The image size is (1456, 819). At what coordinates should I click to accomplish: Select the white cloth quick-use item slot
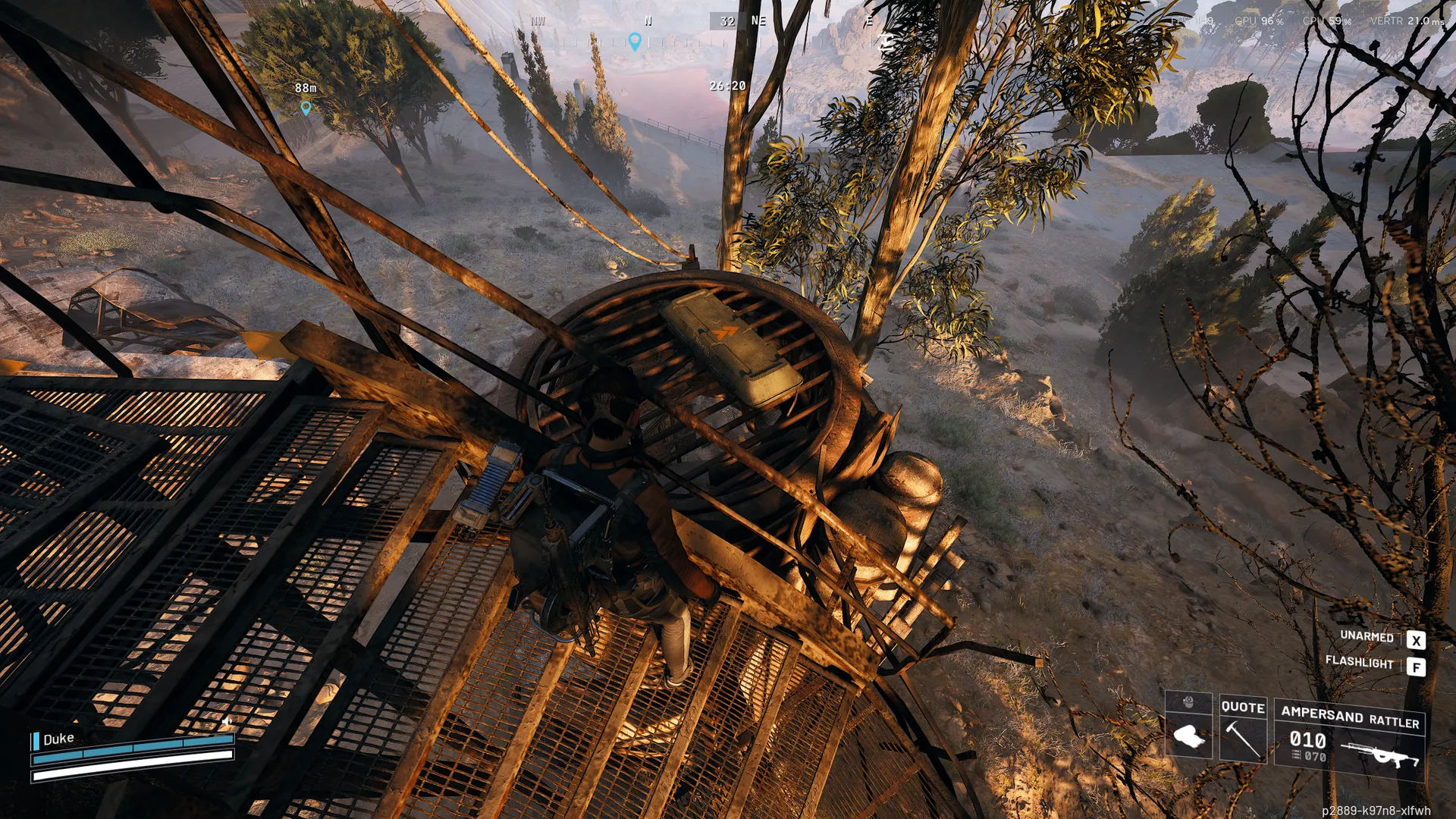pyautogui.click(x=1188, y=734)
